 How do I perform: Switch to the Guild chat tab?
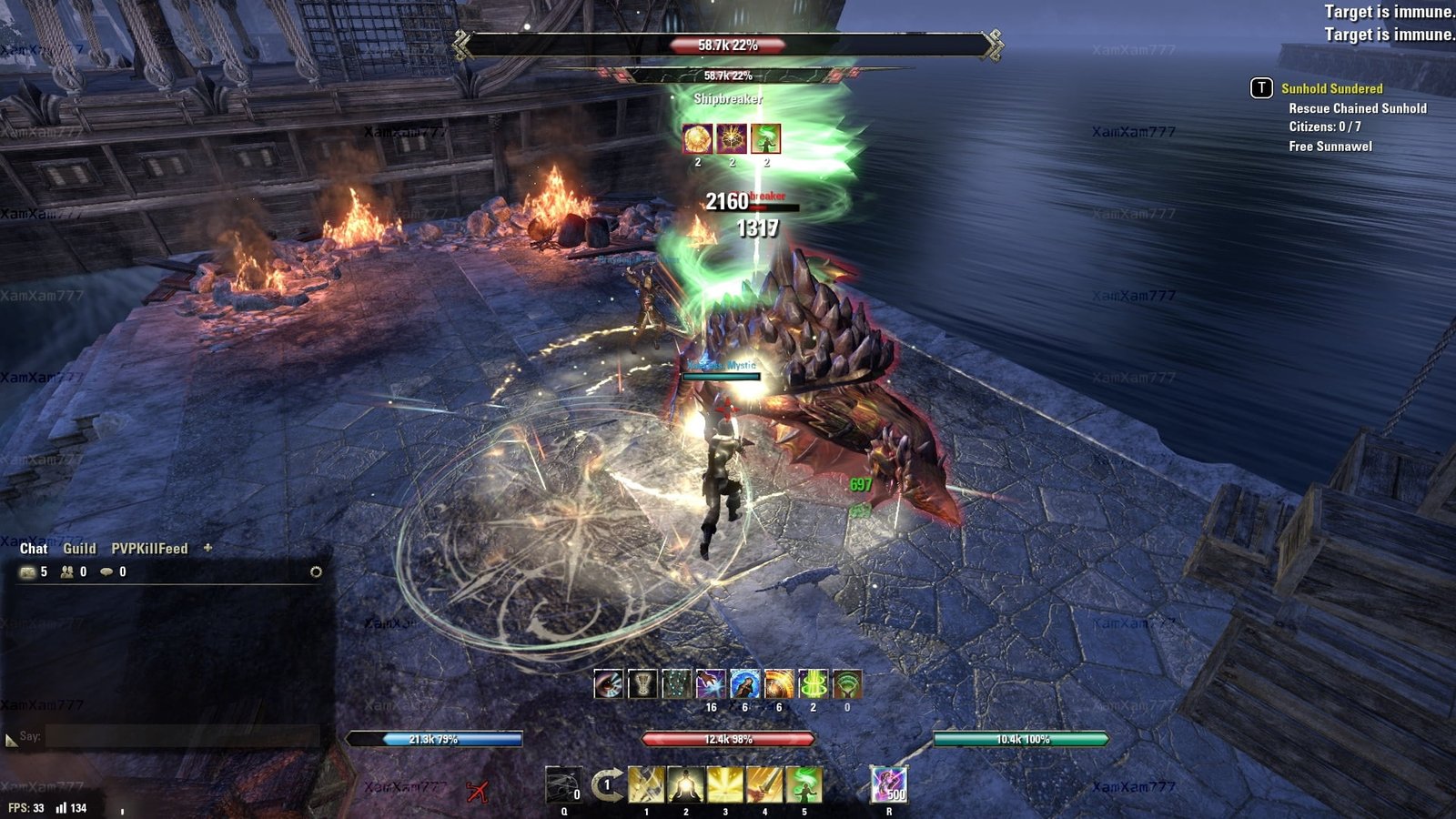click(x=79, y=549)
